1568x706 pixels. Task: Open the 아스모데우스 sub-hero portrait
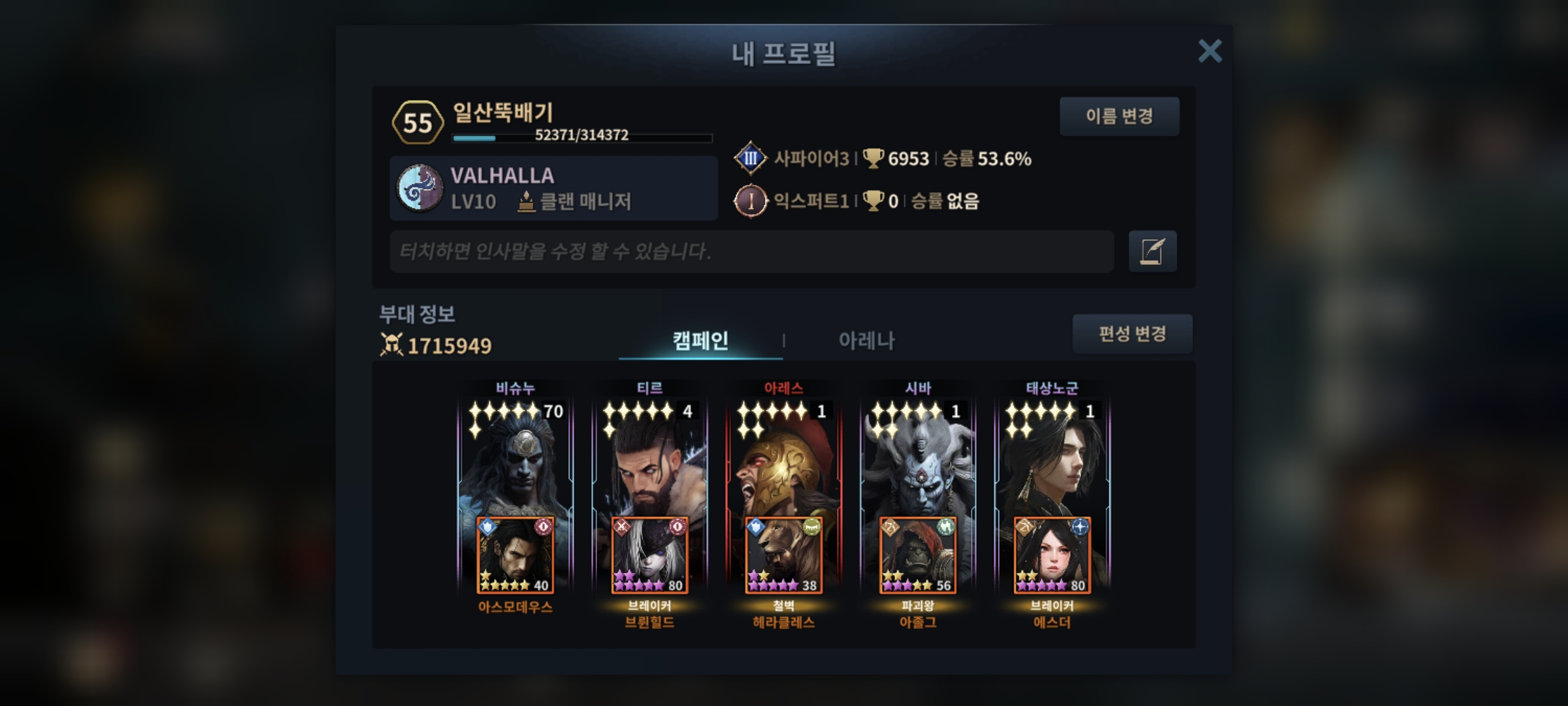point(515,556)
